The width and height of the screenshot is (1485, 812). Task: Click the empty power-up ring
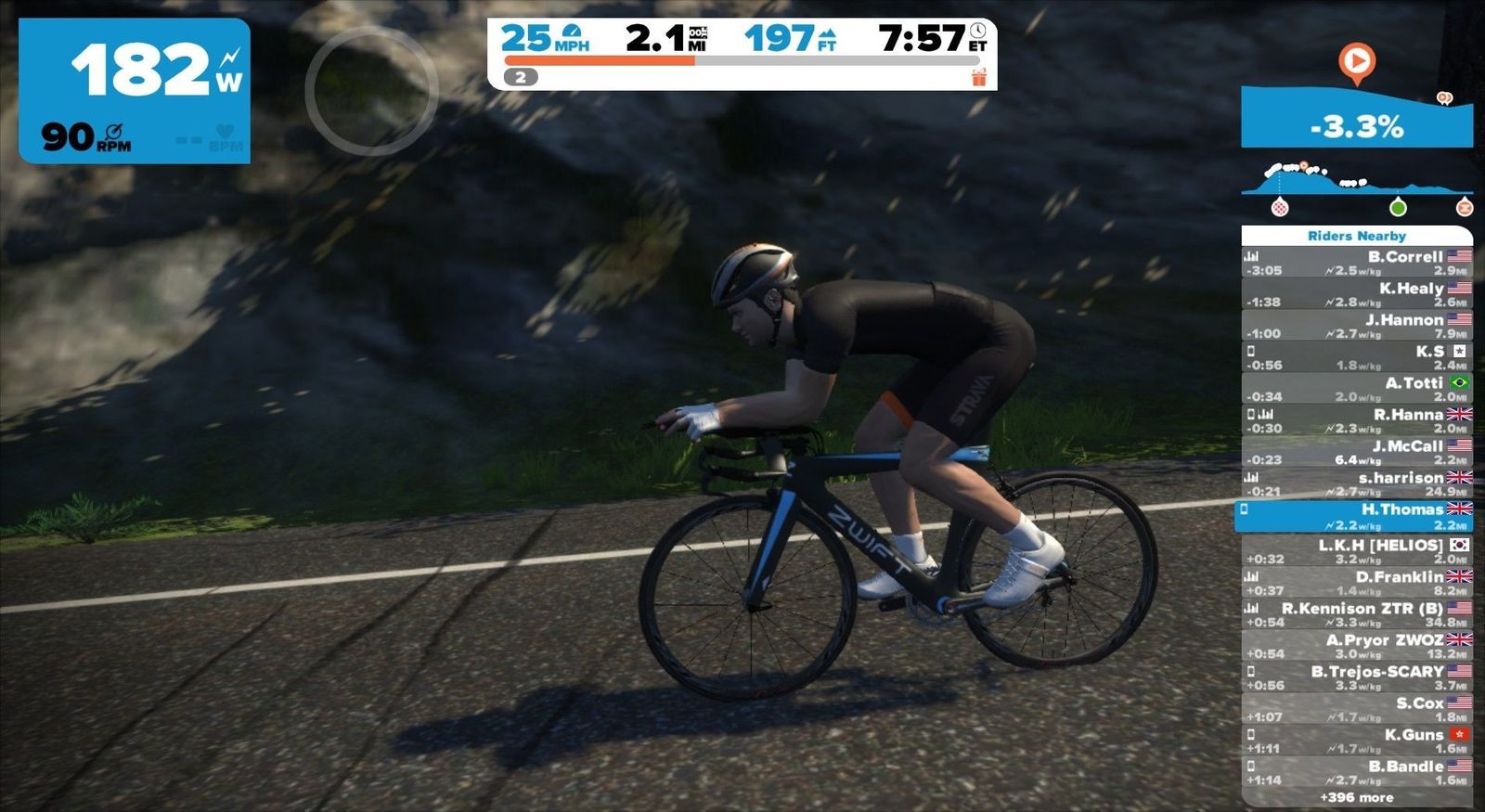coord(371,90)
